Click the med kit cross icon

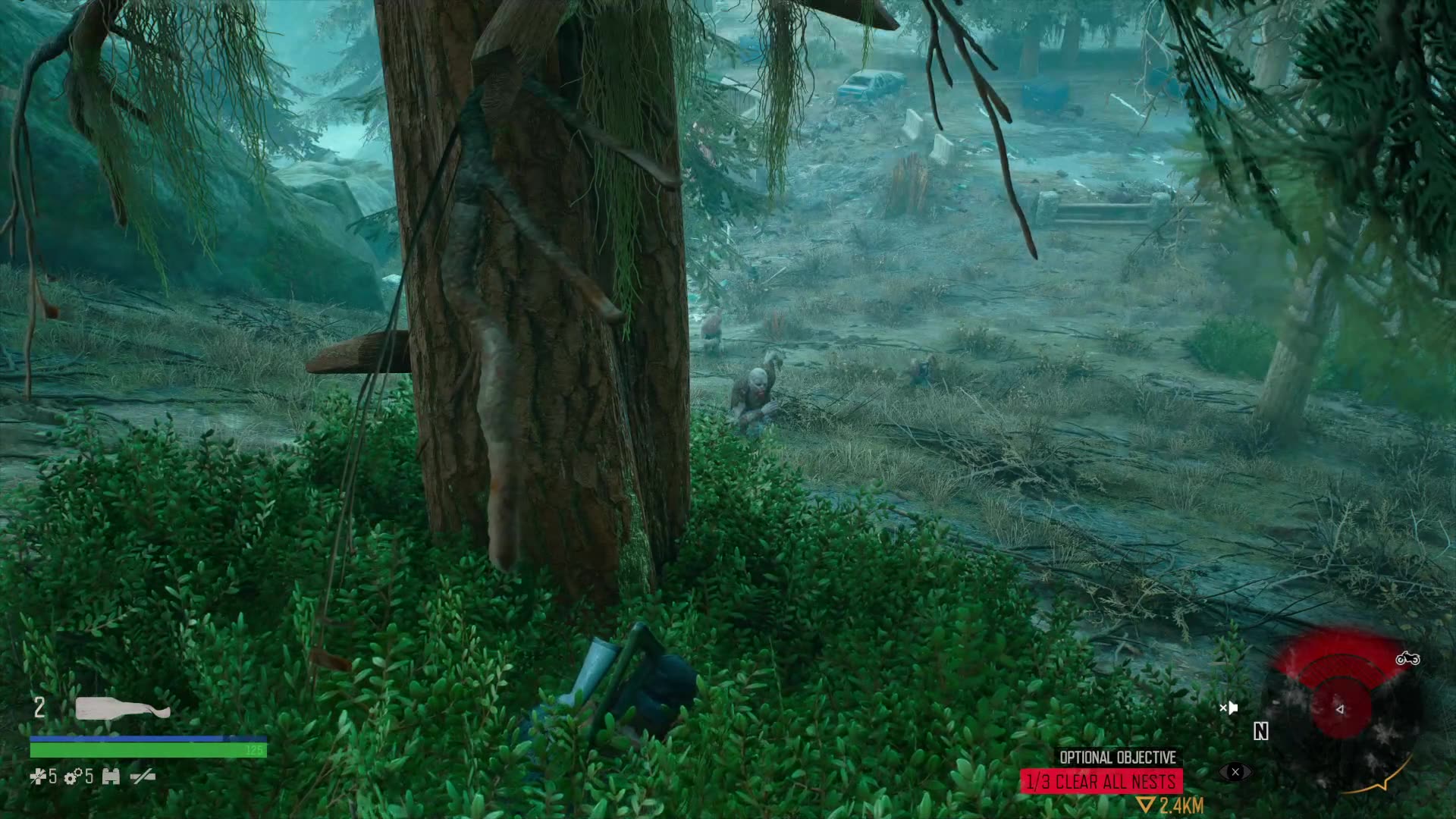(x=38, y=777)
